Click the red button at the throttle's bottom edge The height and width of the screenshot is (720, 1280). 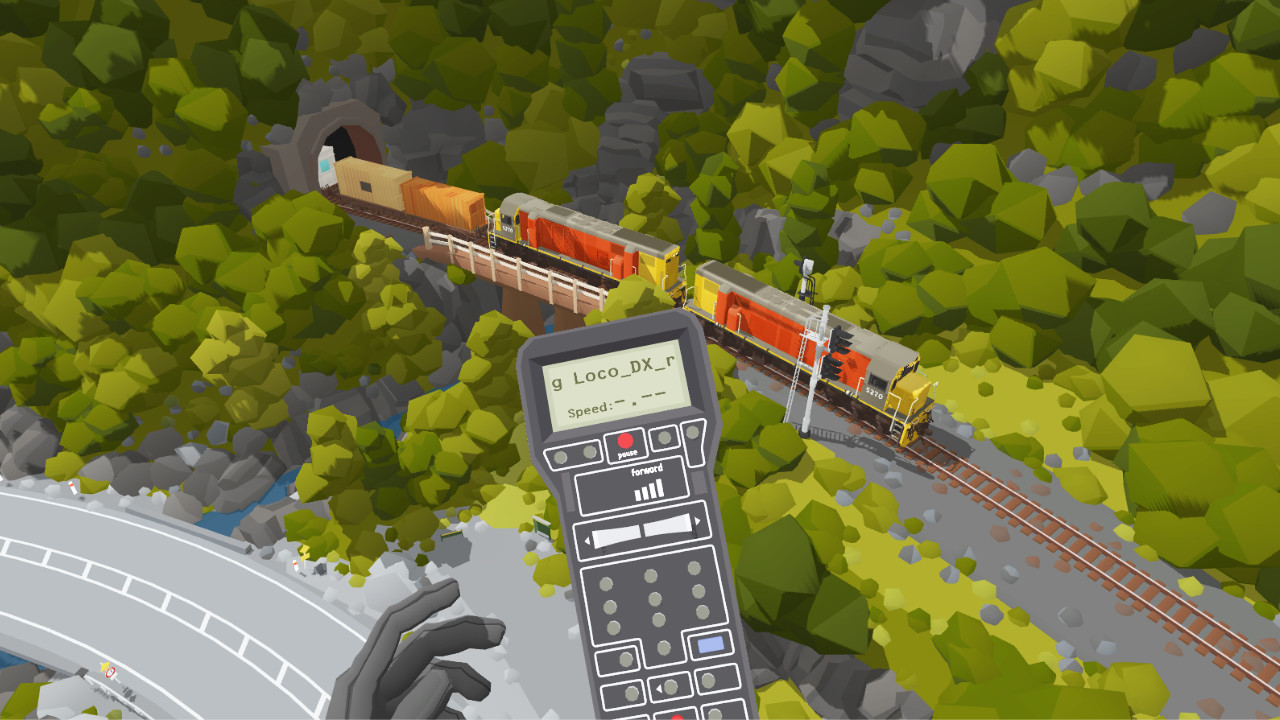677,714
